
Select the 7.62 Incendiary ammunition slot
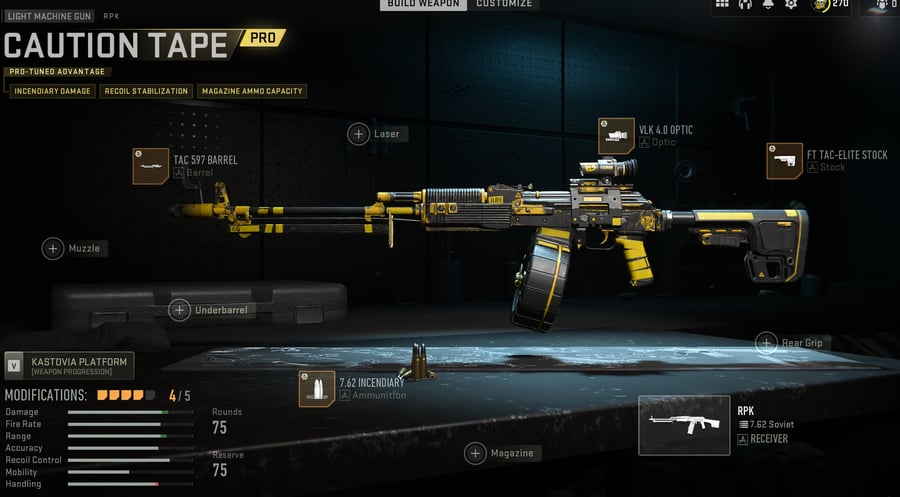tap(317, 389)
